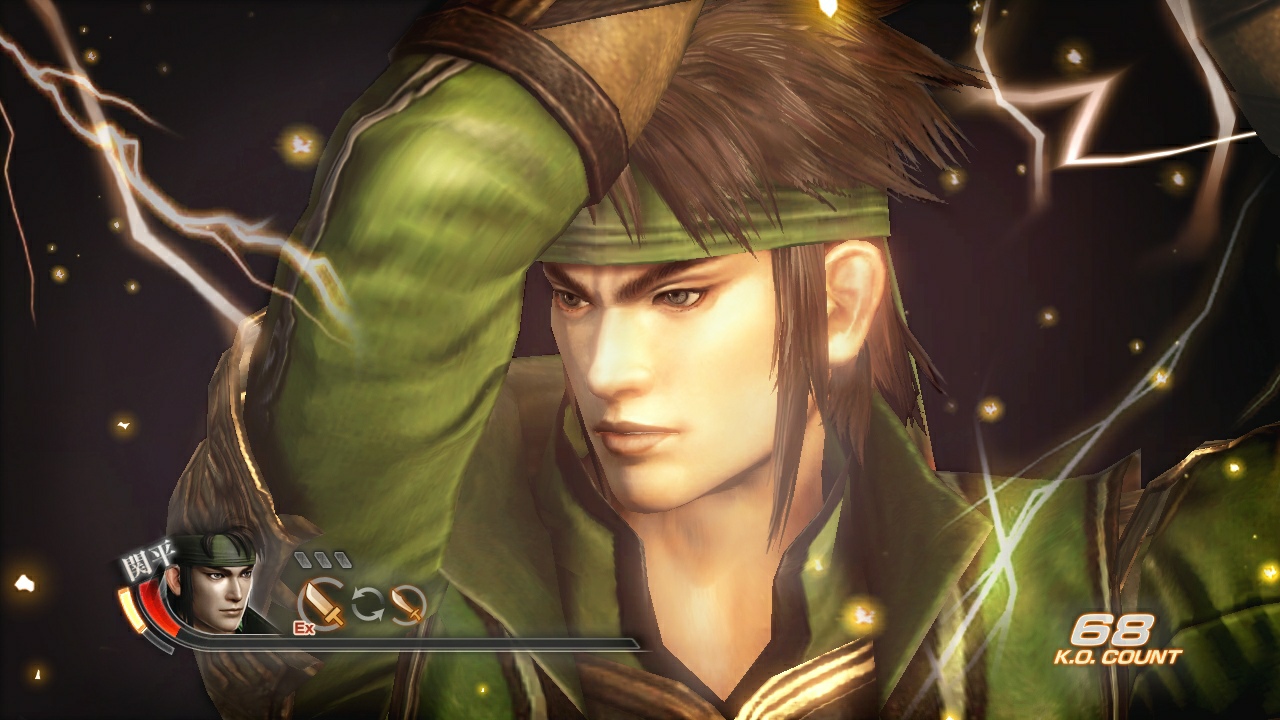Click the second Musou stock bar
Image resolution: width=1280 pixels, height=720 pixels.
[321, 559]
